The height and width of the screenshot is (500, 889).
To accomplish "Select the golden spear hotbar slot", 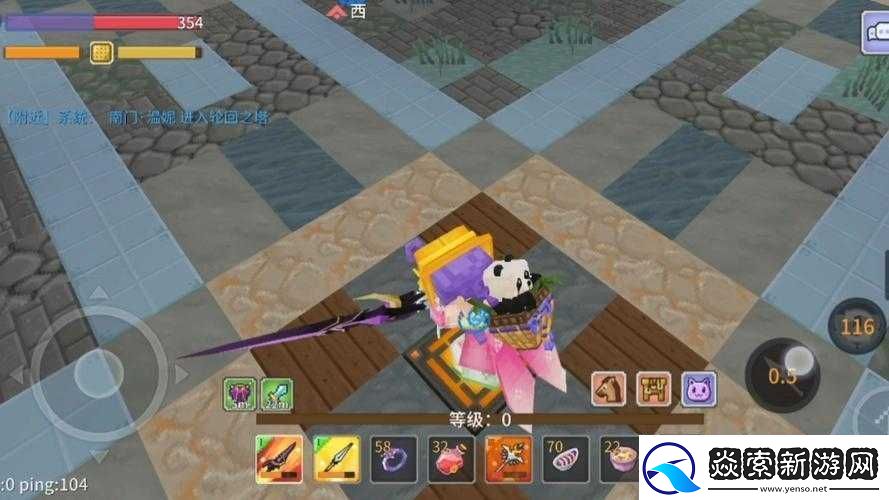I will [x=334, y=459].
